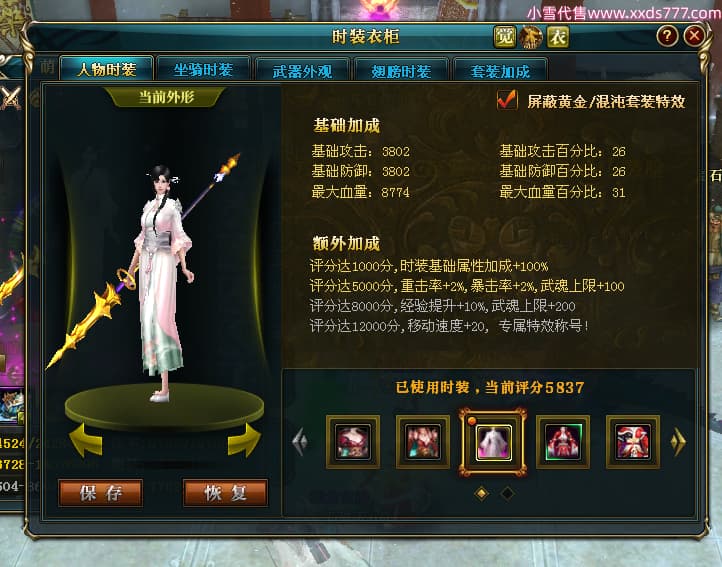Go to the 套装加成 tab
This screenshot has width=722, height=567.
click(x=501, y=71)
